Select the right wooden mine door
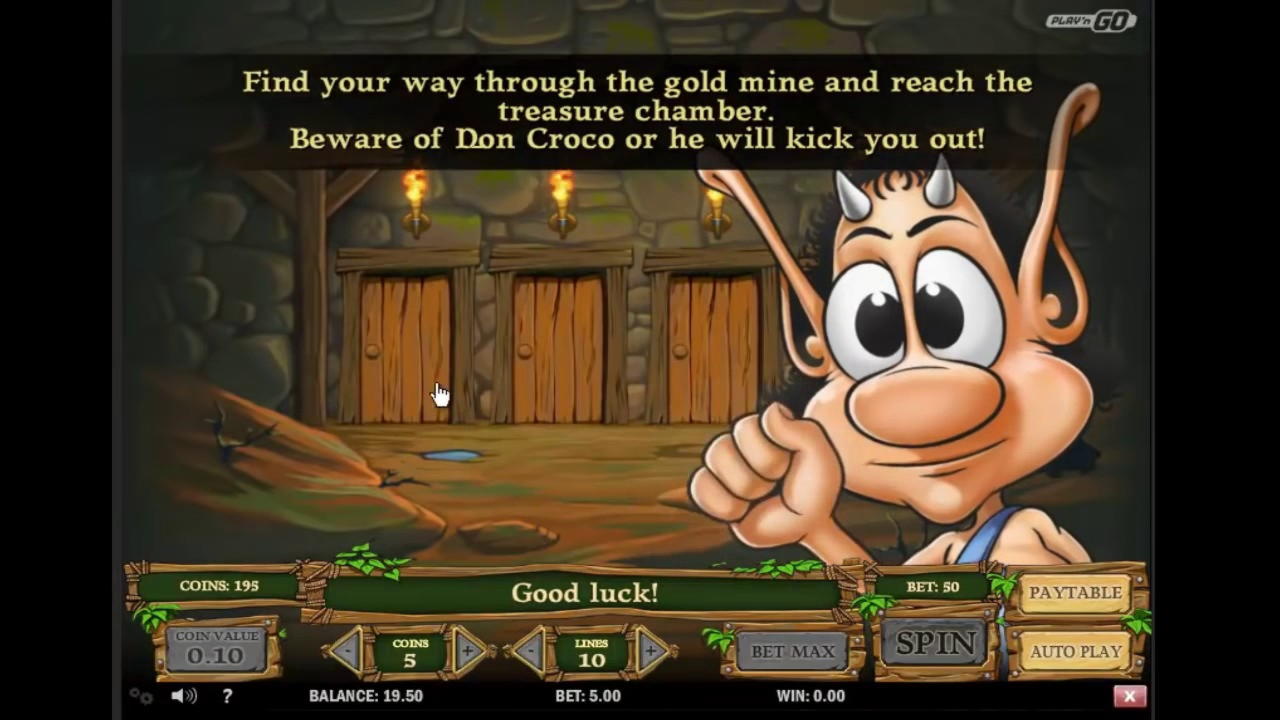 [713, 349]
